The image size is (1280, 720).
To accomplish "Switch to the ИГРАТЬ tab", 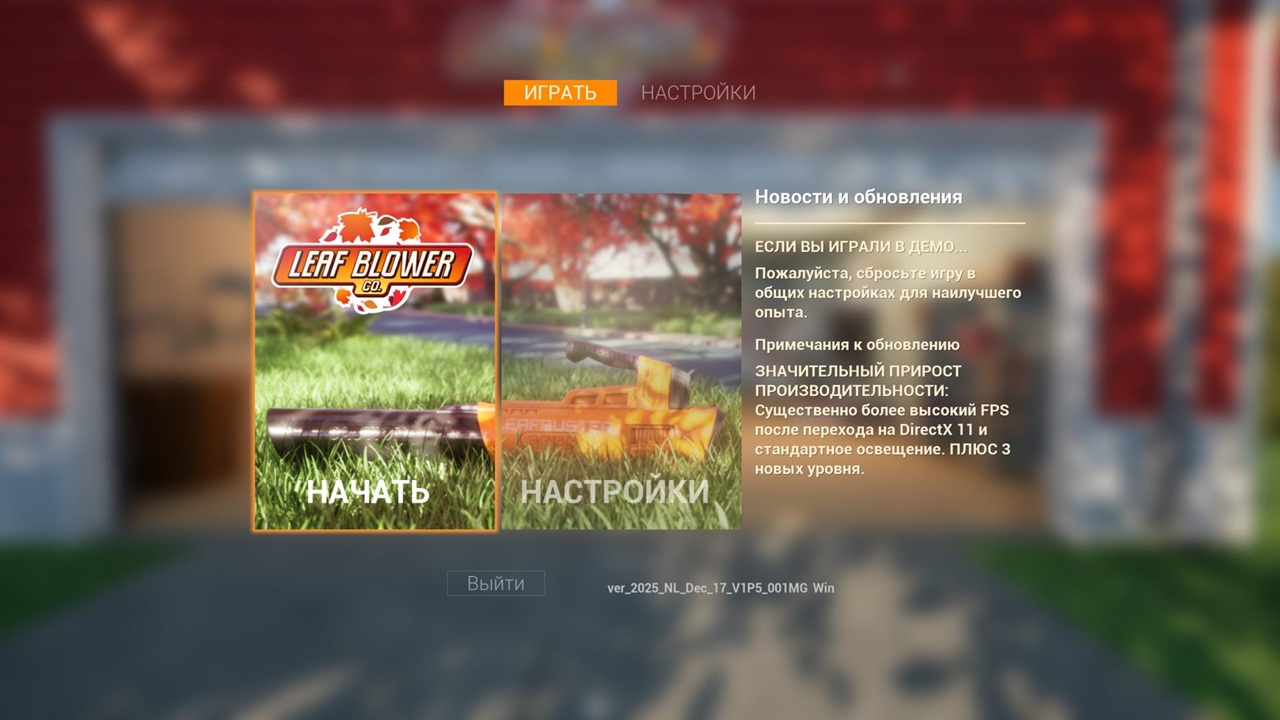I will point(560,92).
